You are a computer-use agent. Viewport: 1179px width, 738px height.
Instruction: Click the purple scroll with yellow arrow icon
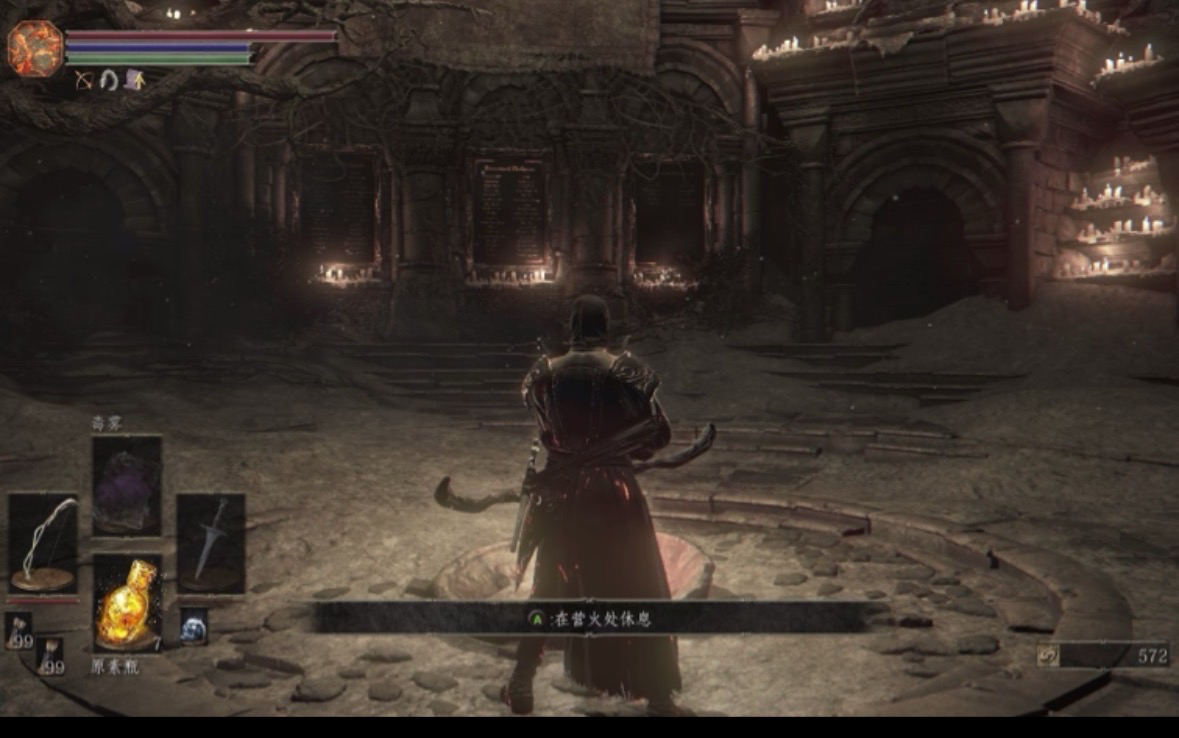click(133, 81)
